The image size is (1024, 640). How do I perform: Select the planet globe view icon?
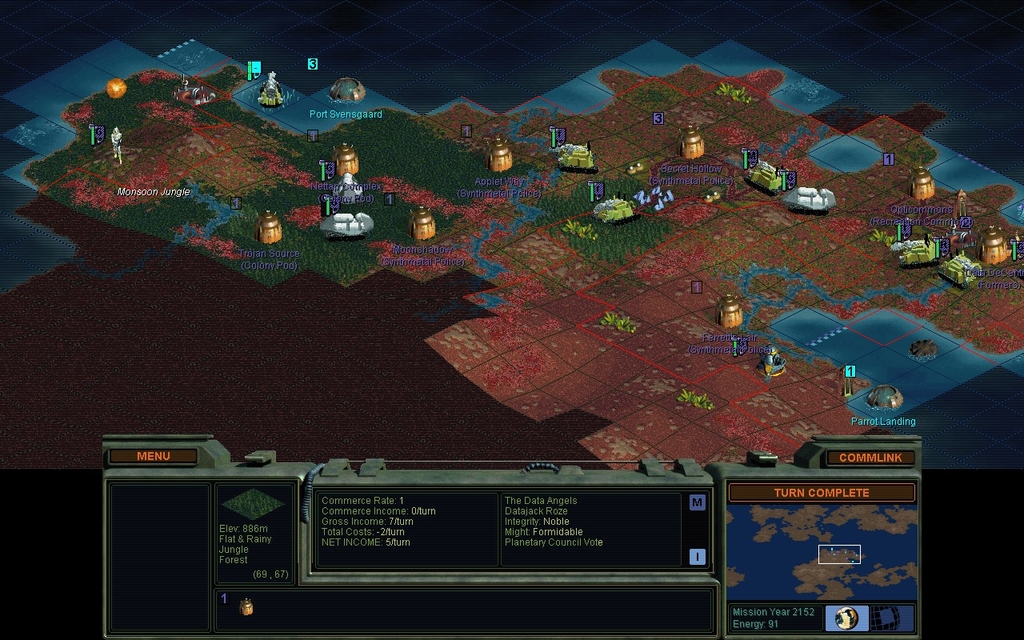coord(847,617)
